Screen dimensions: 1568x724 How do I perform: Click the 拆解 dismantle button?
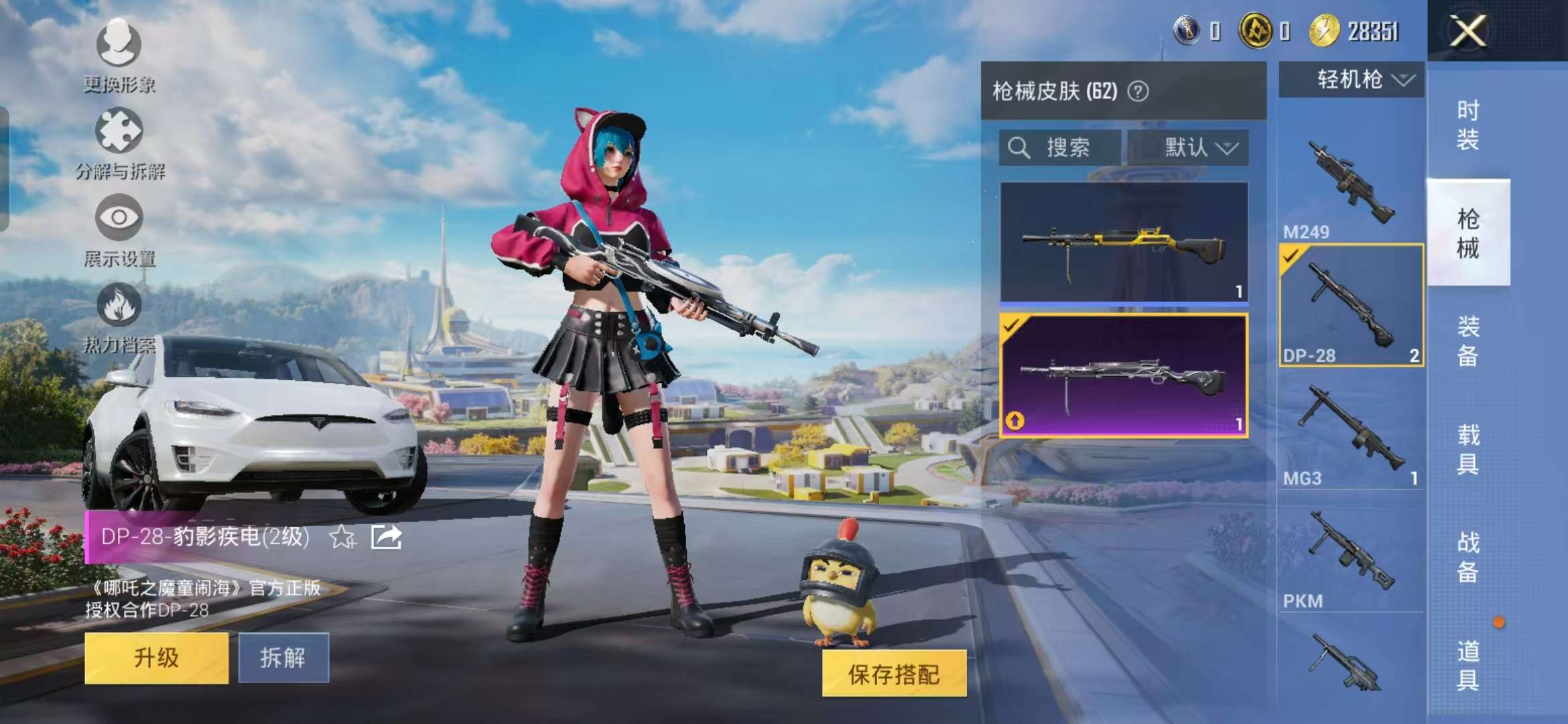tap(283, 658)
